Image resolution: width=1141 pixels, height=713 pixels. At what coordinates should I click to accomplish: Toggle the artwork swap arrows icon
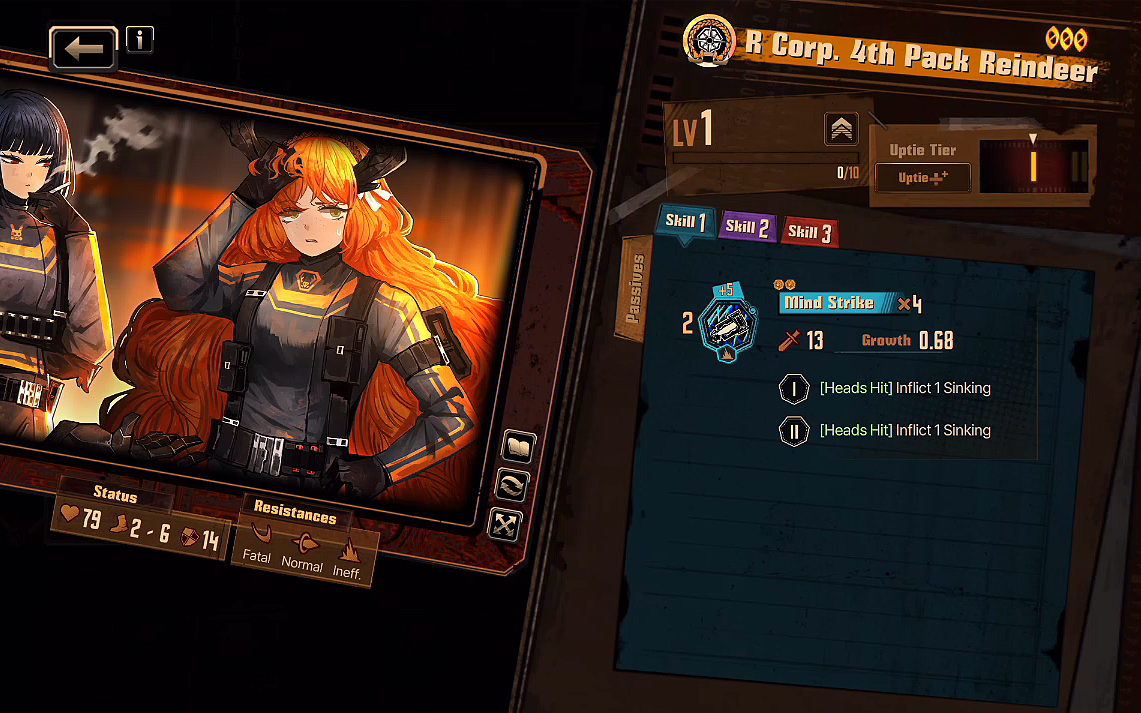tap(512, 487)
